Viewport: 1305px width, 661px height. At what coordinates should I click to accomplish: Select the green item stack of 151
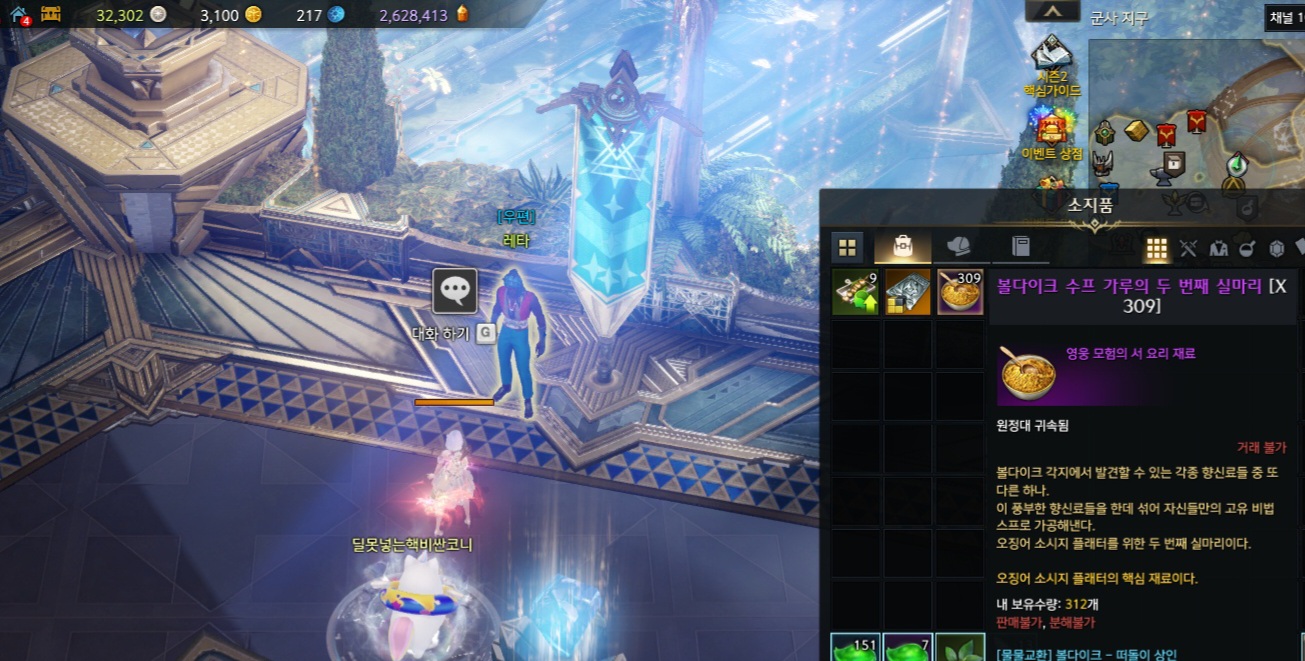[x=856, y=648]
